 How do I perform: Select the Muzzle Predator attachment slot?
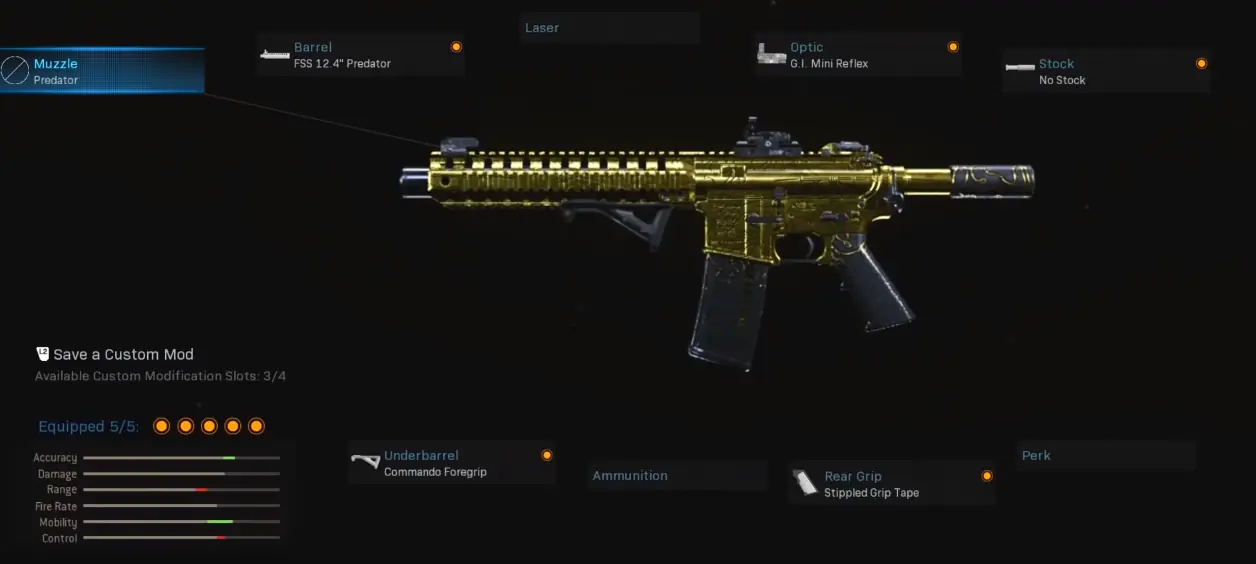[102, 71]
